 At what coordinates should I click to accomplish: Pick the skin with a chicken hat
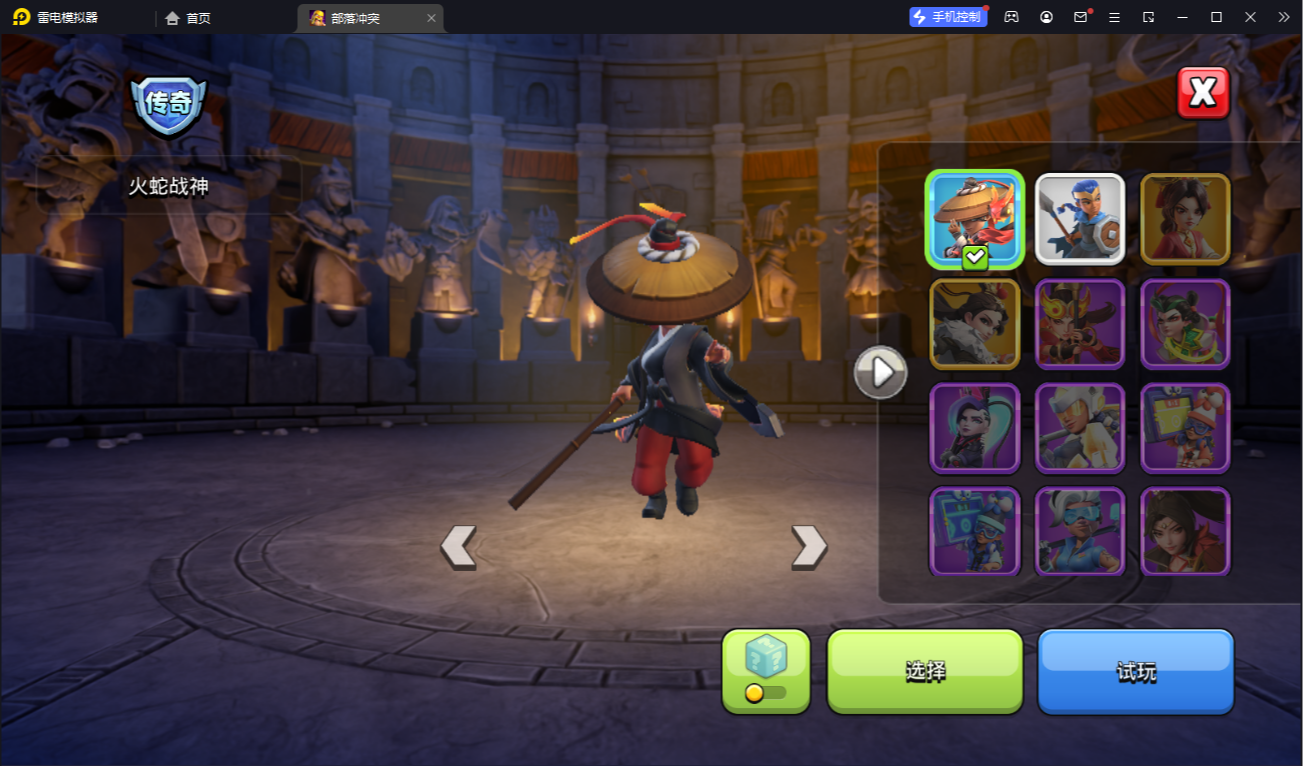1185,428
